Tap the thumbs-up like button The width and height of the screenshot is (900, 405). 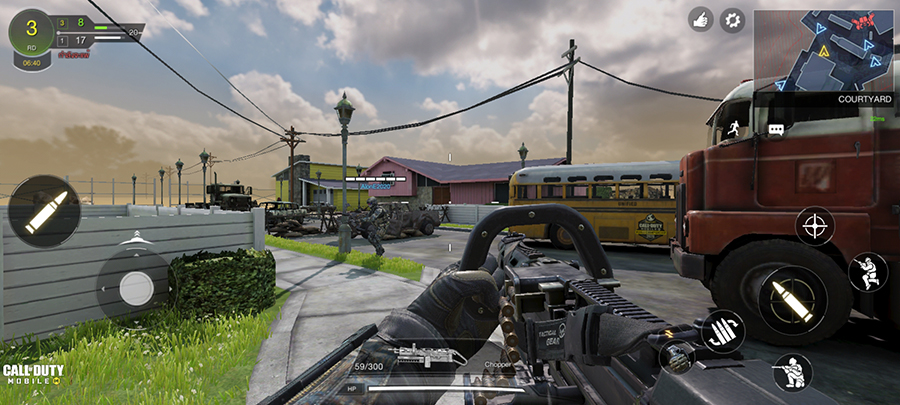[x=701, y=20]
